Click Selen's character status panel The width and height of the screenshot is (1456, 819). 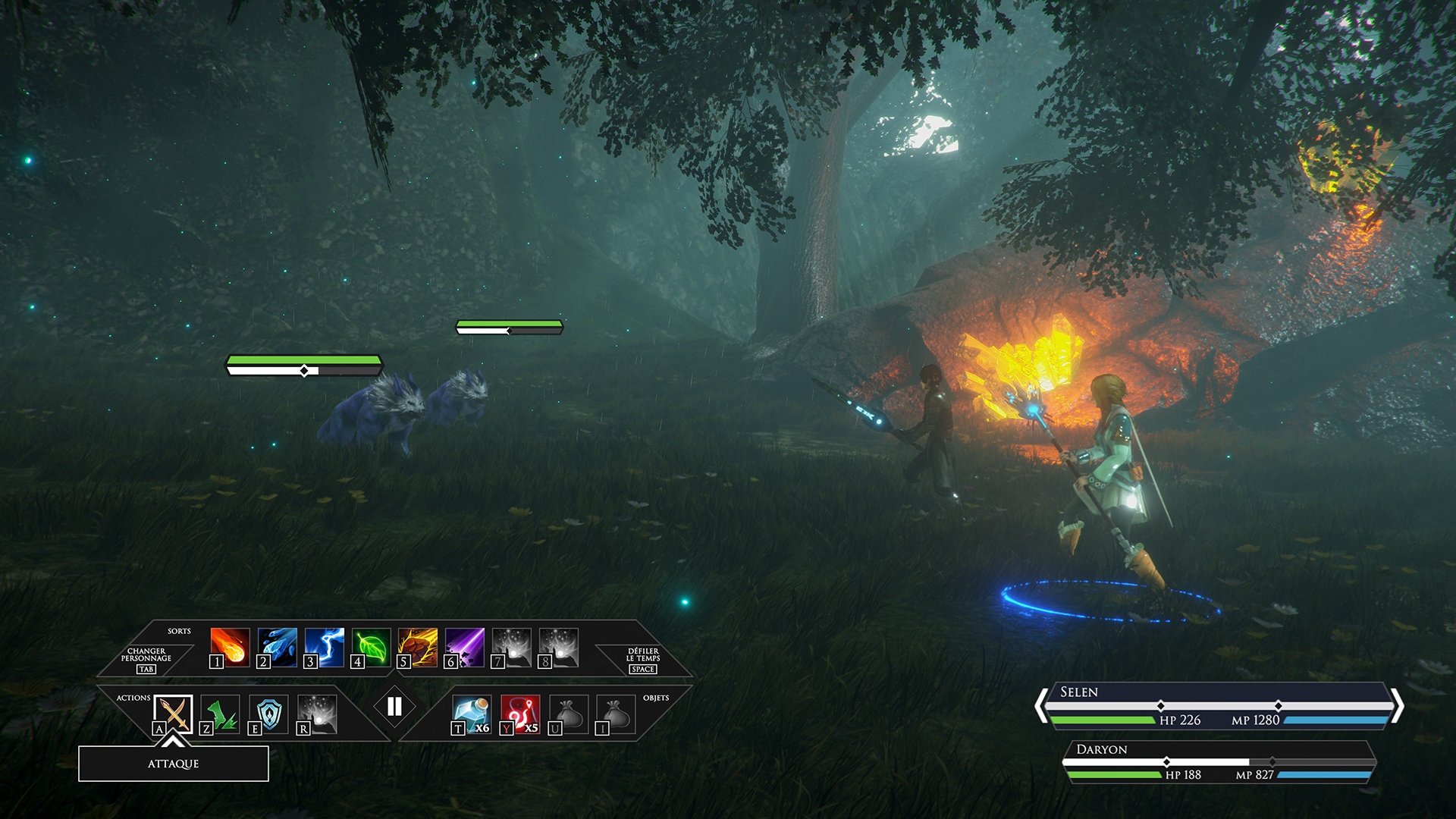[x=1219, y=706]
